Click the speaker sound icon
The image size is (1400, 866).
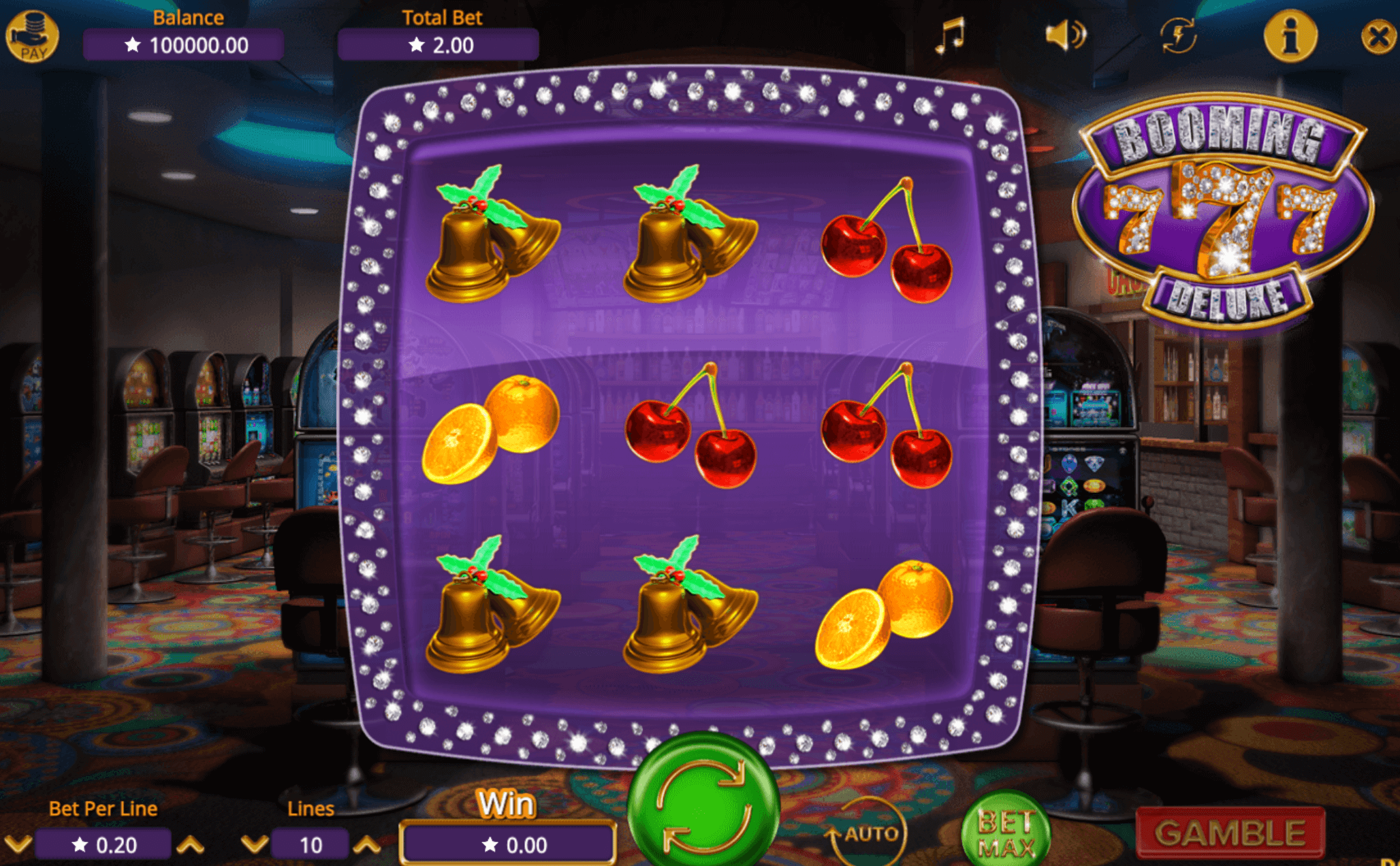point(1067,33)
